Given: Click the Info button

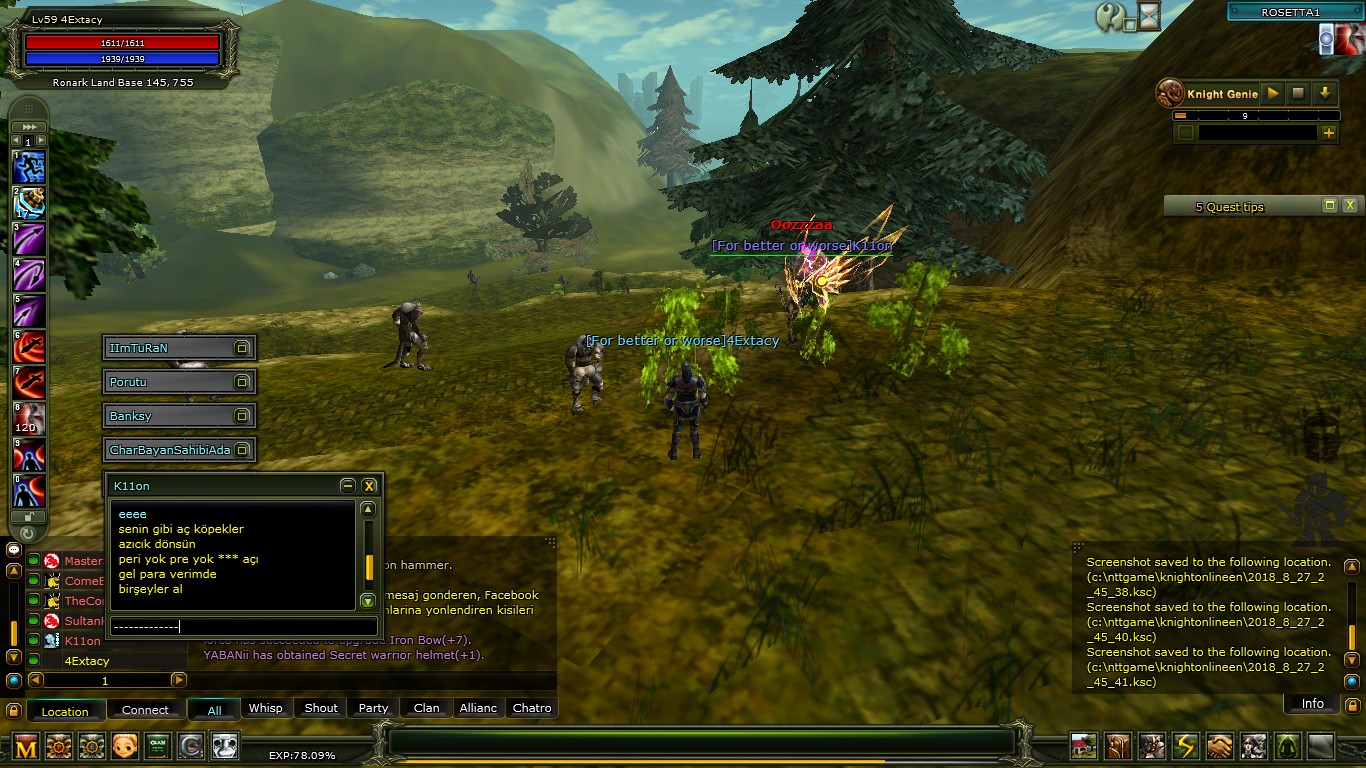Looking at the screenshot, I should 1312,704.
